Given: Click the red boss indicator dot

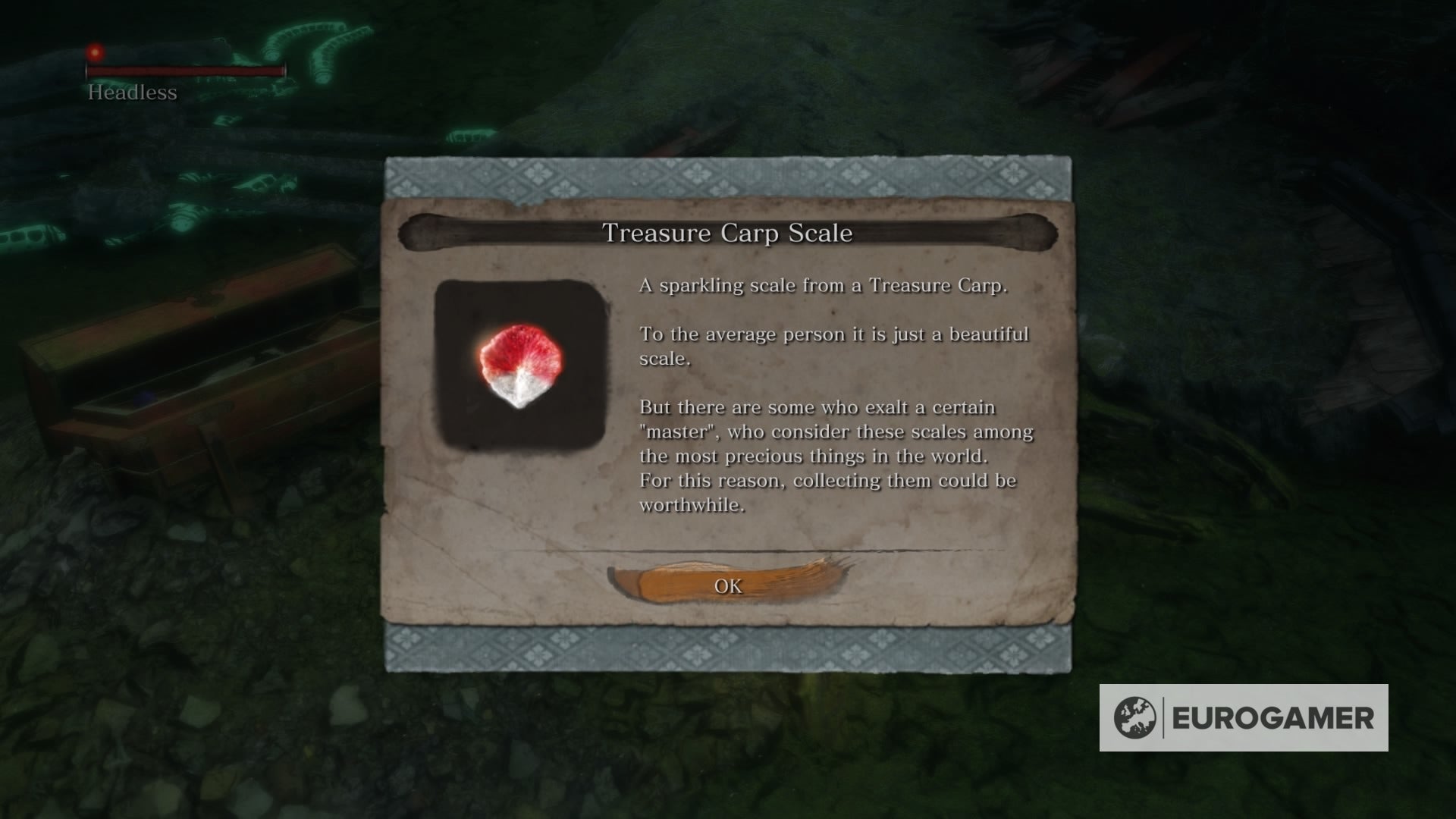Looking at the screenshot, I should click(x=96, y=52).
